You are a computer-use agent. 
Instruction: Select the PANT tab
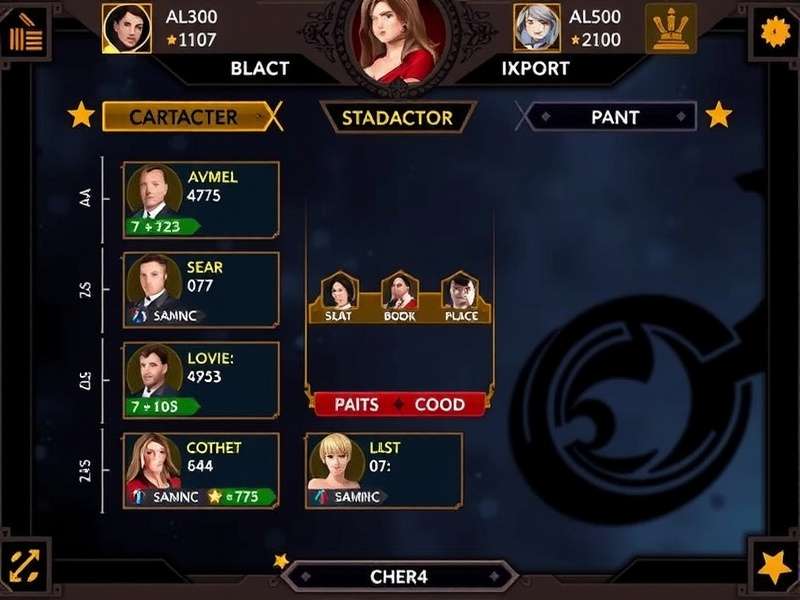click(x=614, y=117)
